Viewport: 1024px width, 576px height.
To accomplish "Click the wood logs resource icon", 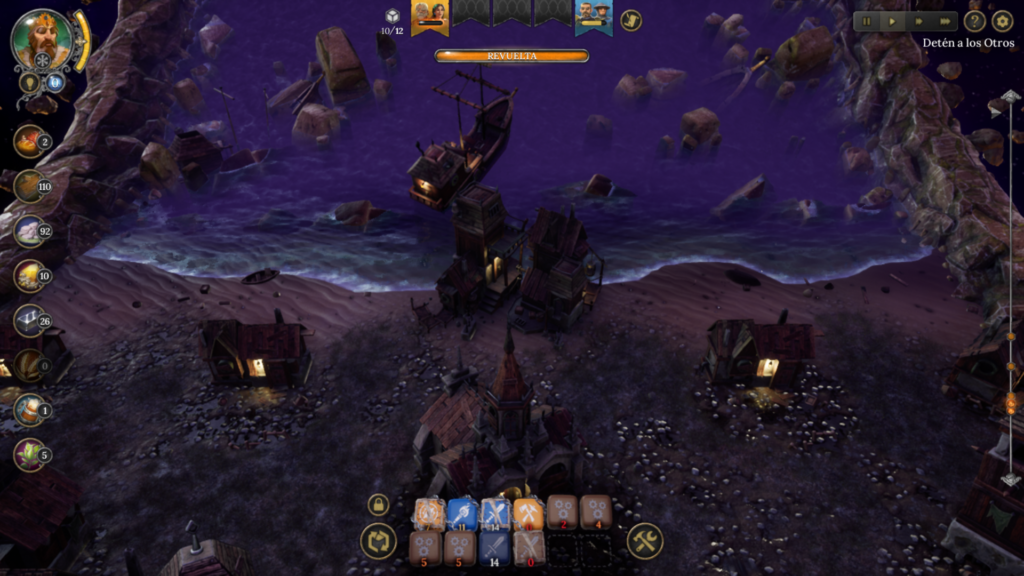I will pos(28,186).
